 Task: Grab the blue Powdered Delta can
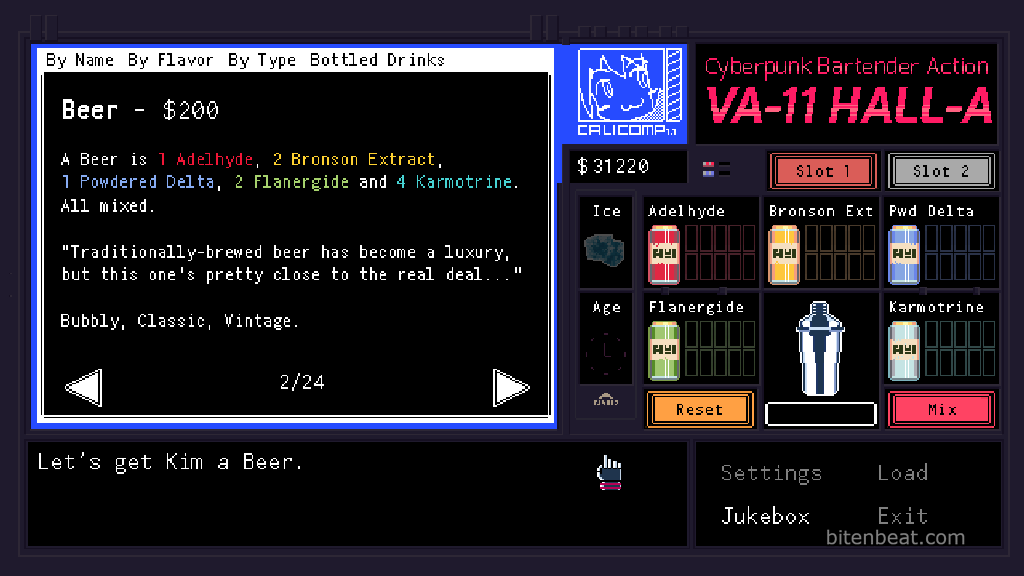coord(904,253)
